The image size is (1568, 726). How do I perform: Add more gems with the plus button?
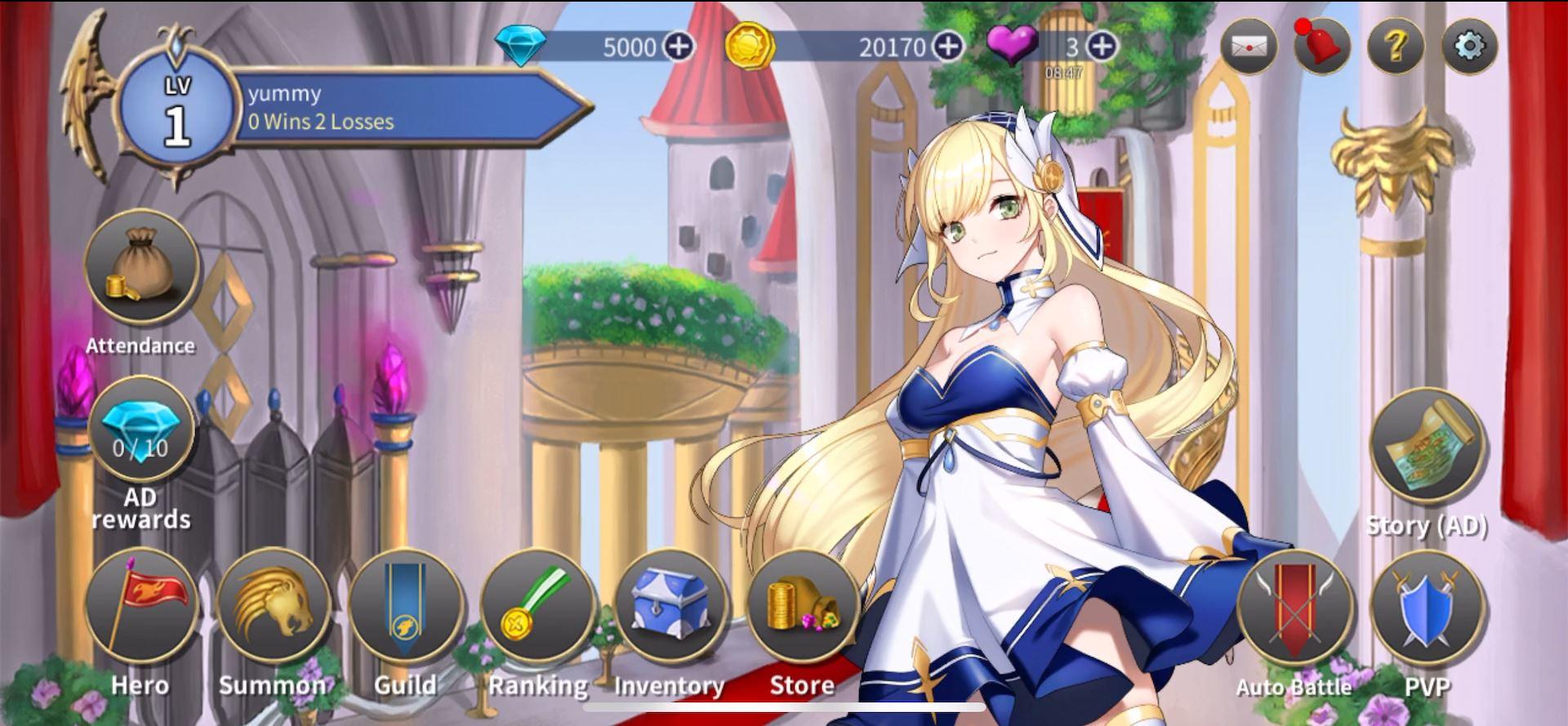click(x=679, y=47)
